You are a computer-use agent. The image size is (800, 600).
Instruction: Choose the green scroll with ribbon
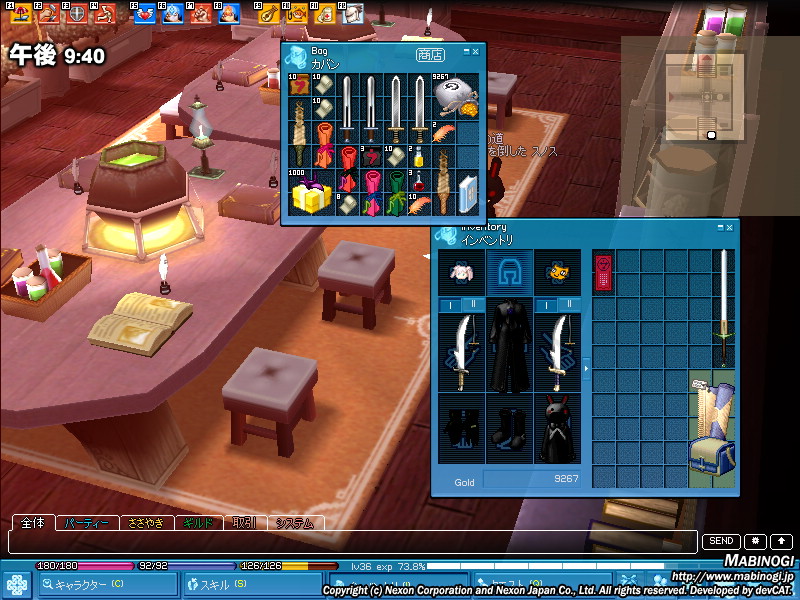point(395,188)
